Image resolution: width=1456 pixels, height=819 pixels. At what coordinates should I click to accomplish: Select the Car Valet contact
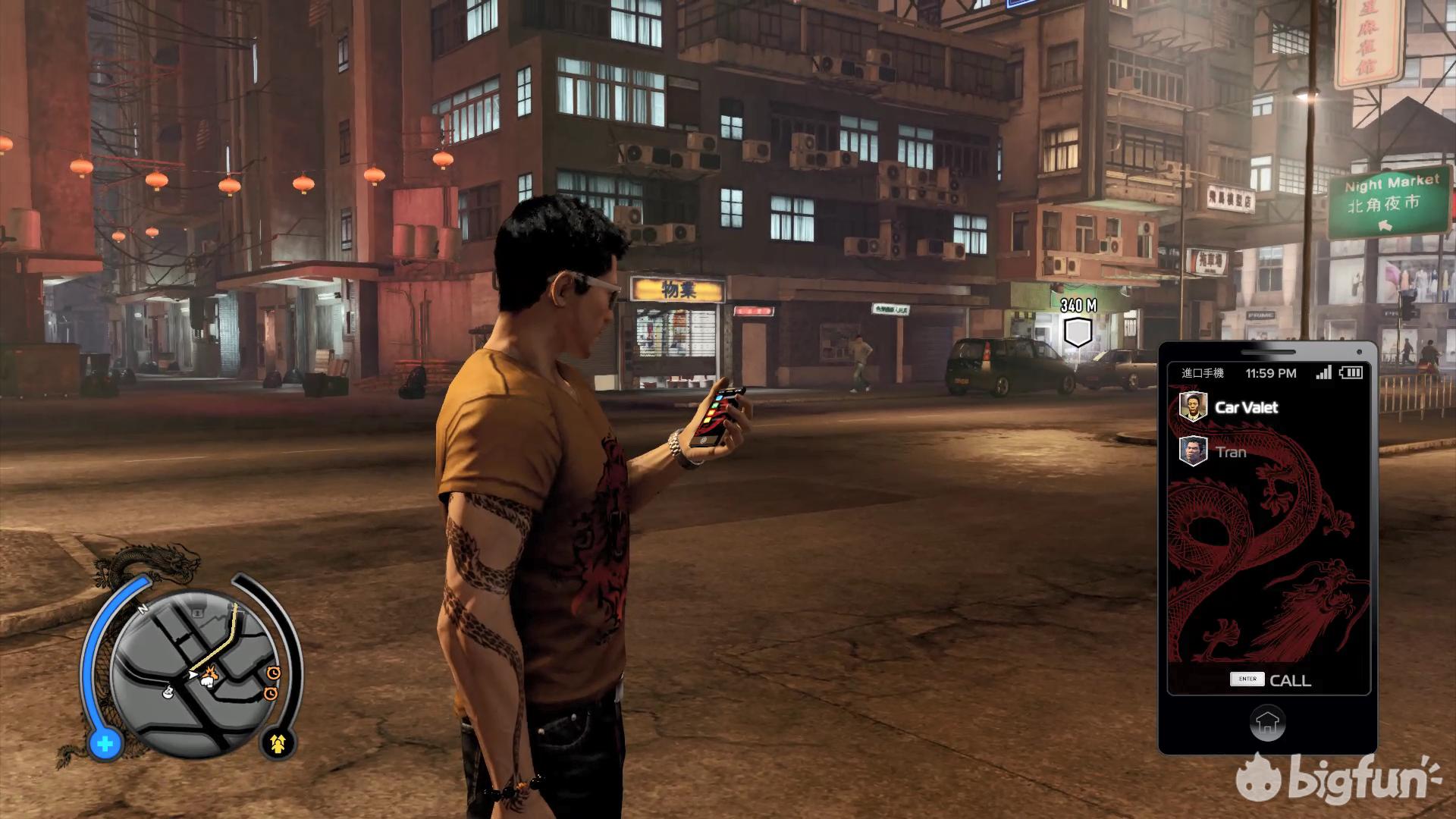point(1246,407)
